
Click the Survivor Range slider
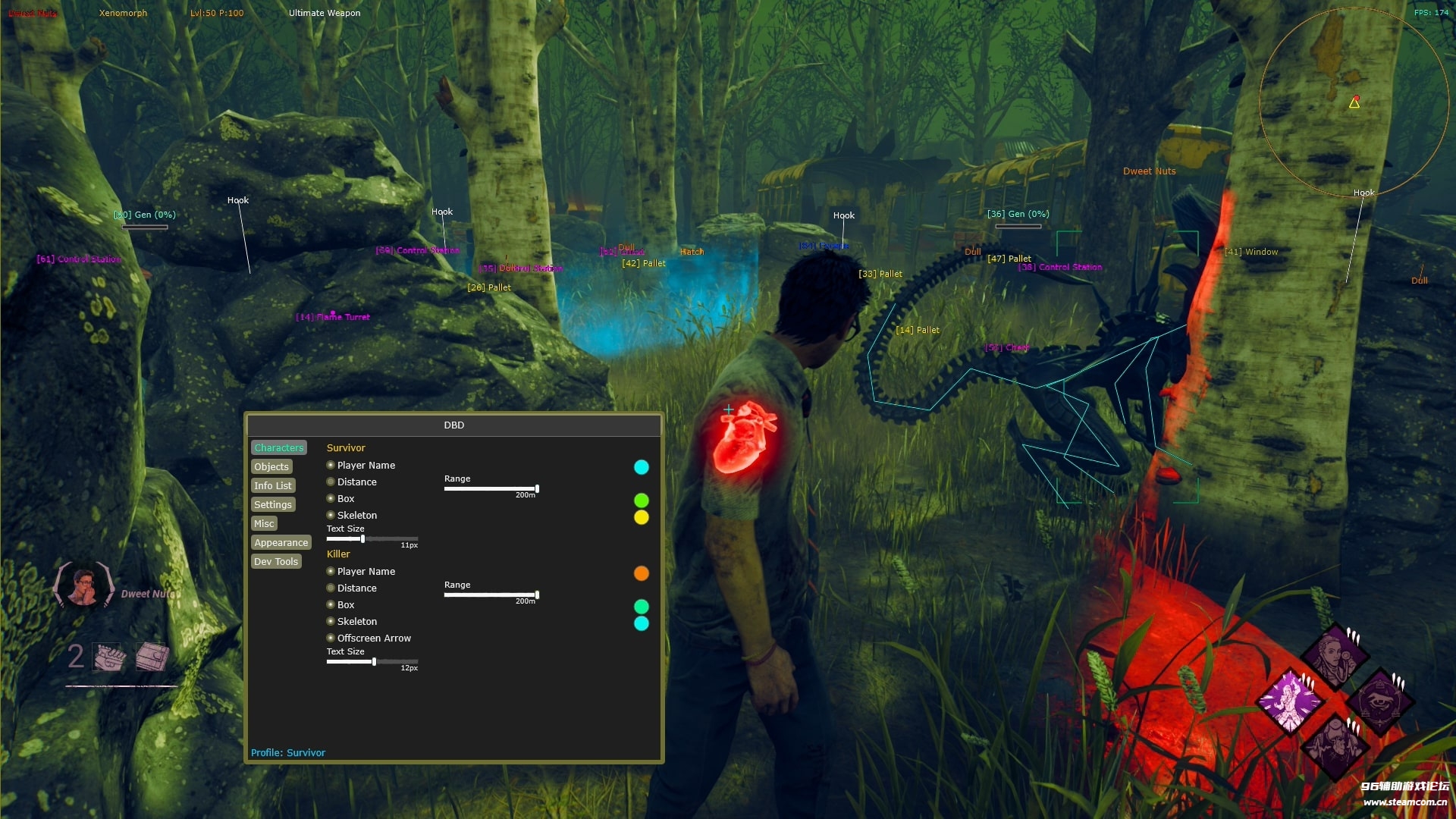491,489
